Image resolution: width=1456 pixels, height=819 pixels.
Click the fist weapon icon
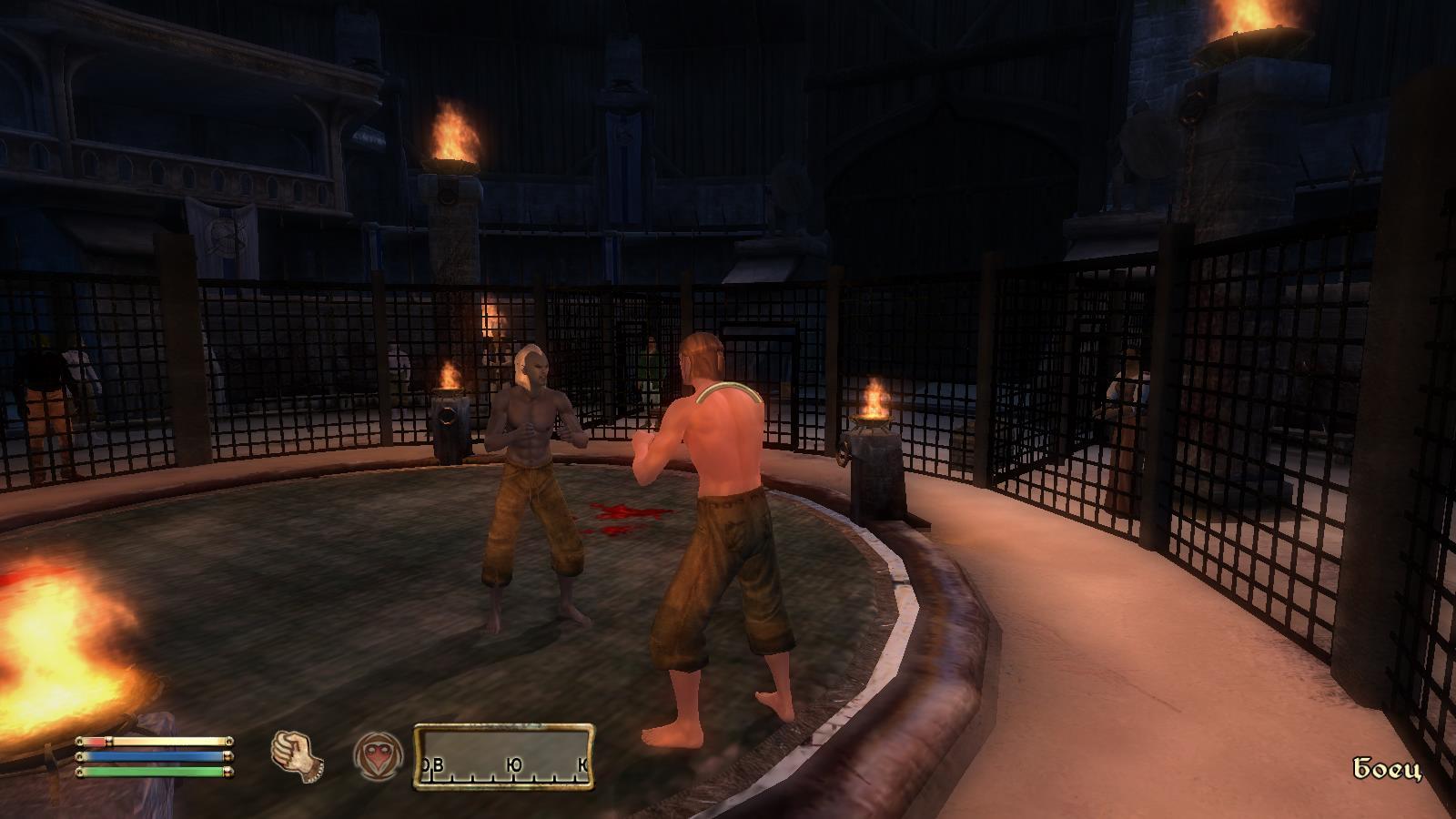click(x=298, y=755)
